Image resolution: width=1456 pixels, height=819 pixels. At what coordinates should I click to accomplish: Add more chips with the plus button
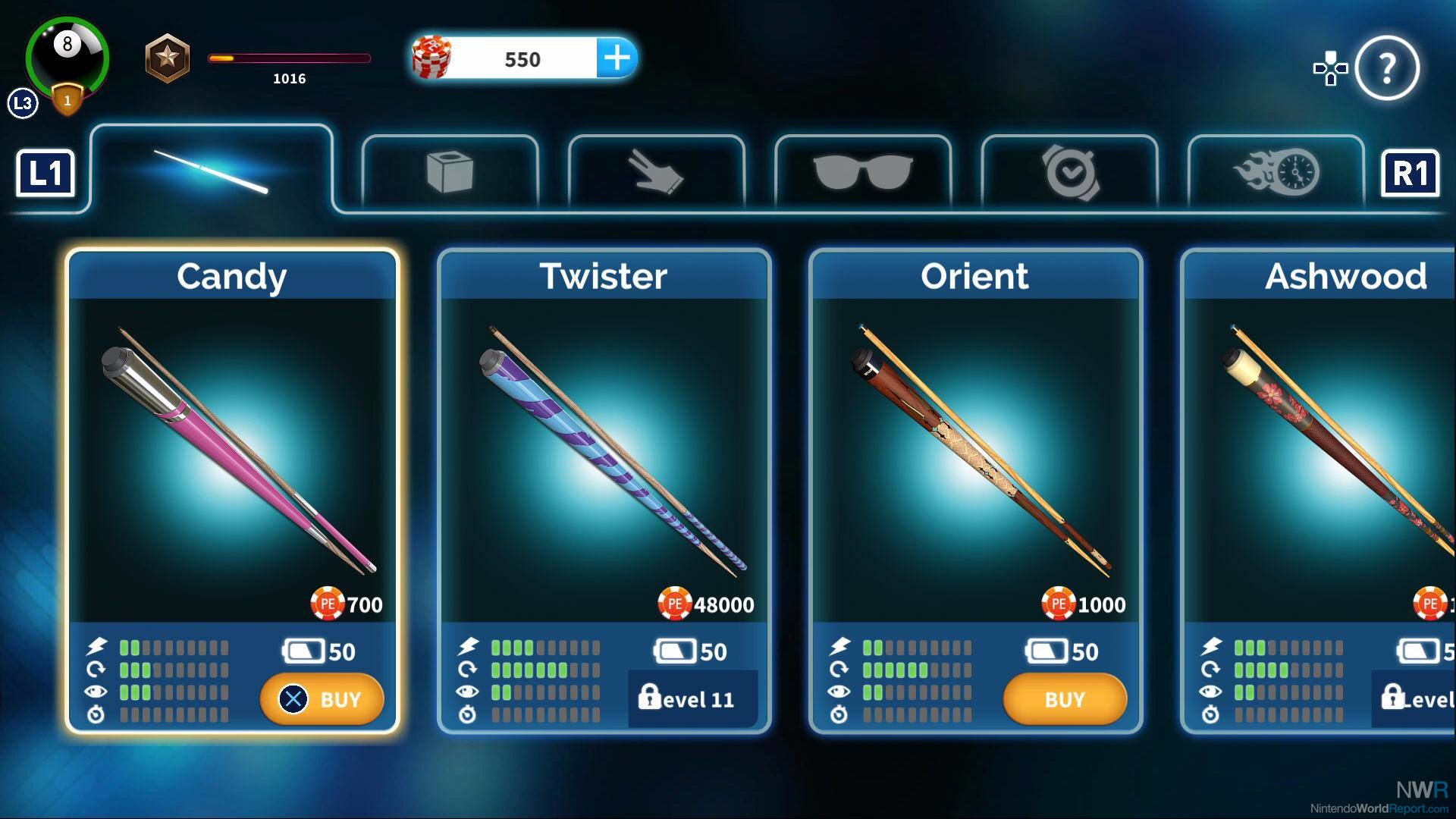[617, 58]
